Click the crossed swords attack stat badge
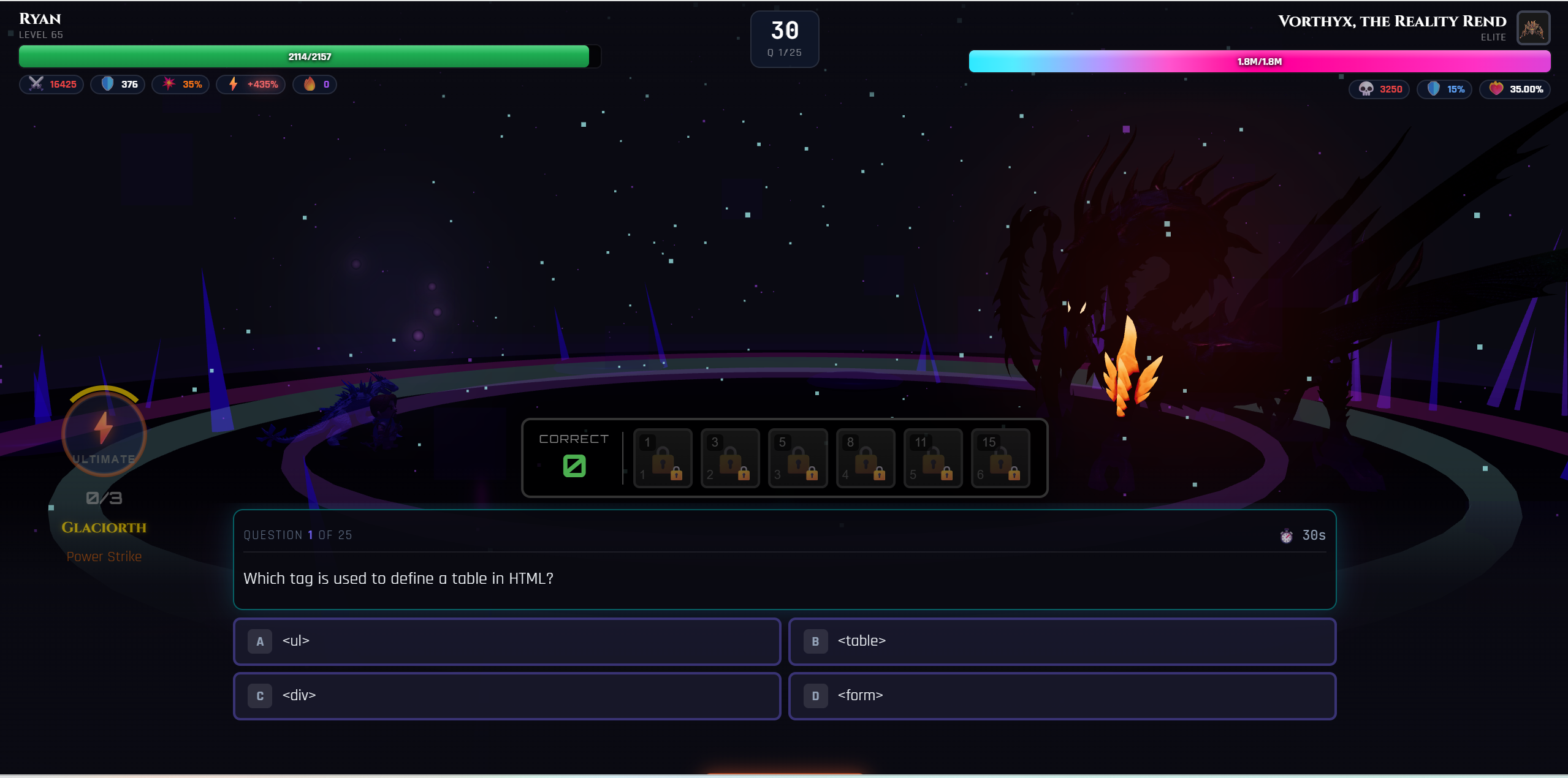 [x=51, y=84]
